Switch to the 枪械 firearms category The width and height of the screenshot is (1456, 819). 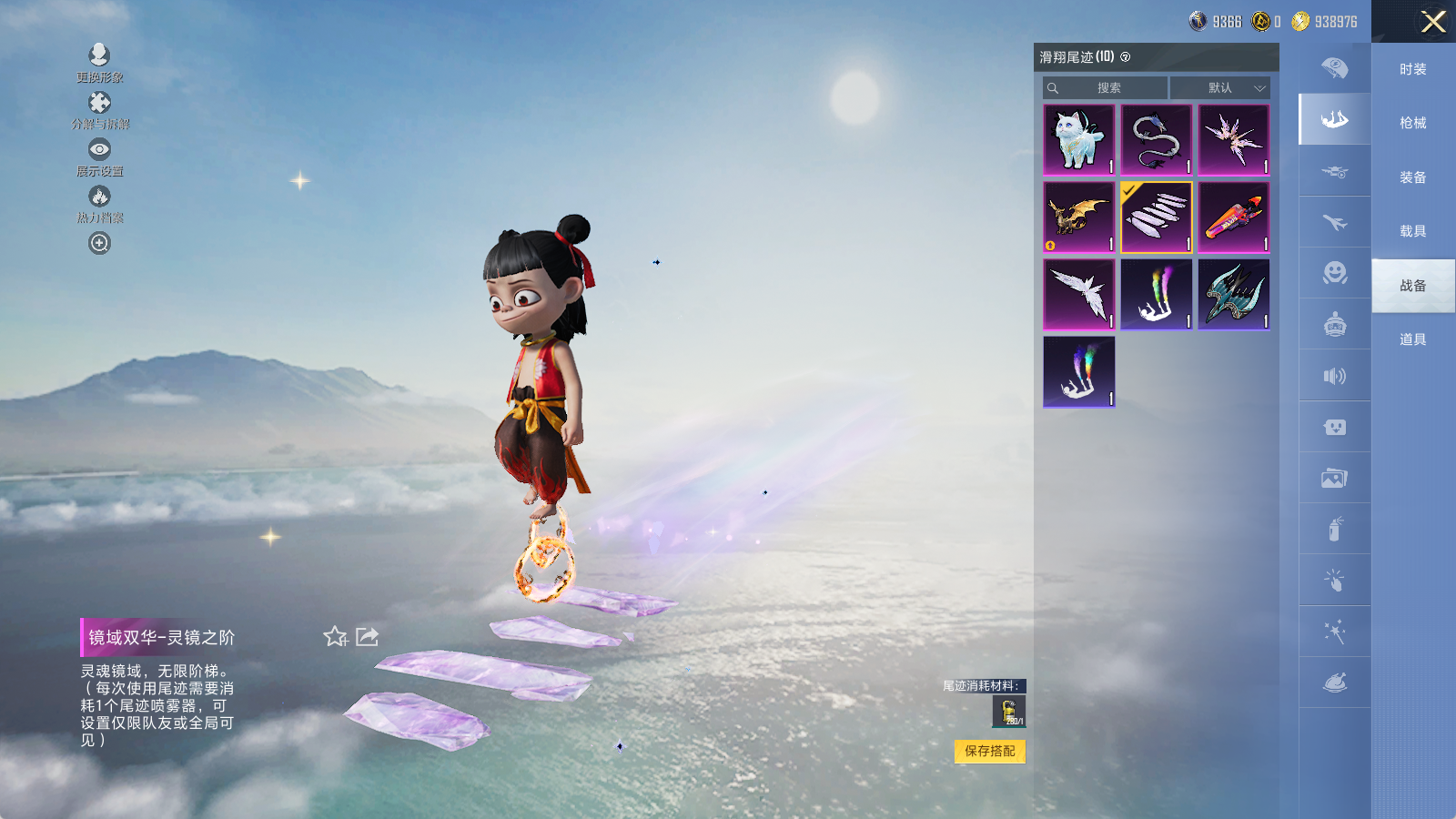click(x=1412, y=123)
